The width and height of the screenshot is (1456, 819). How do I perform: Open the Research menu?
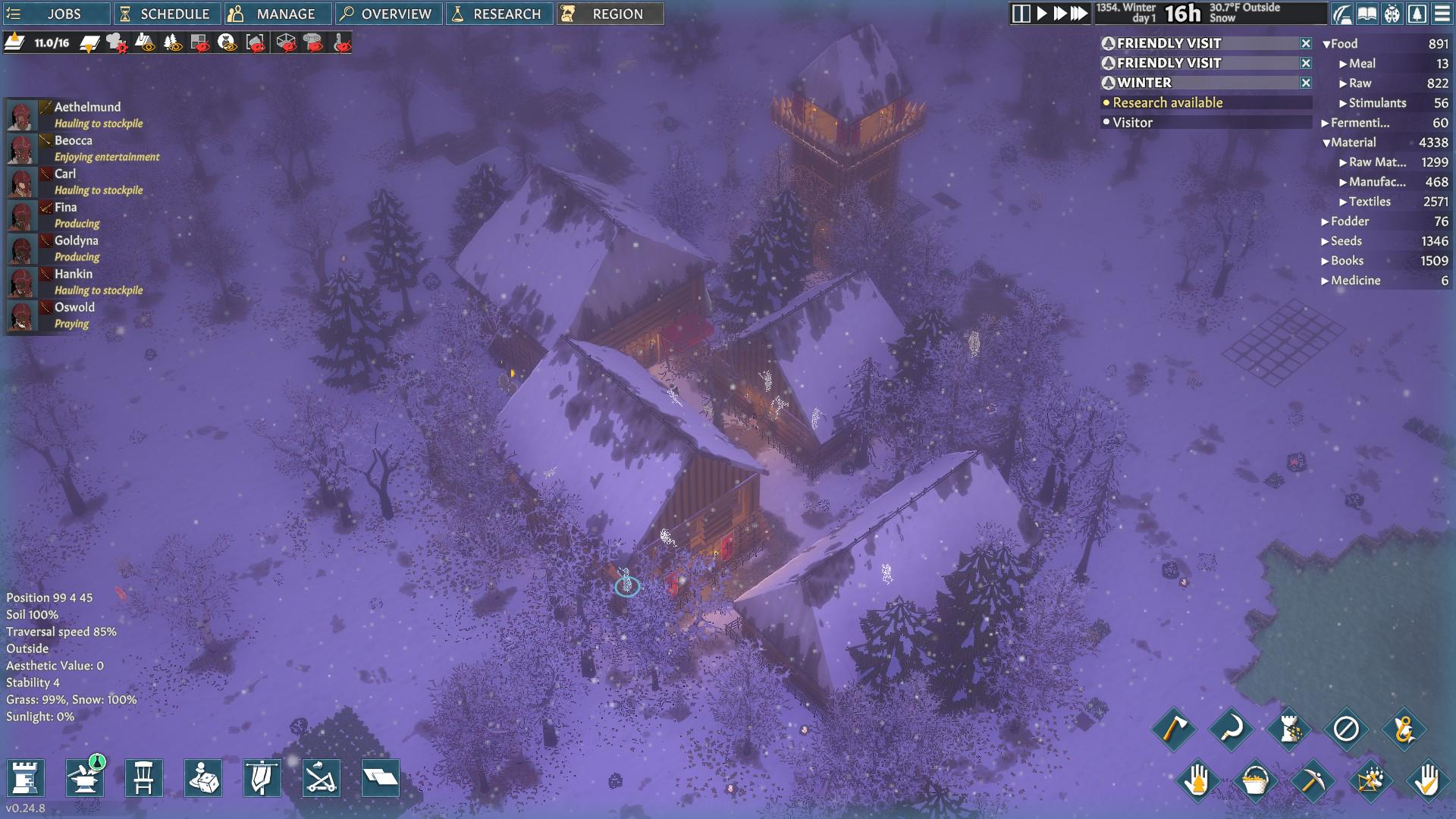tap(499, 14)
